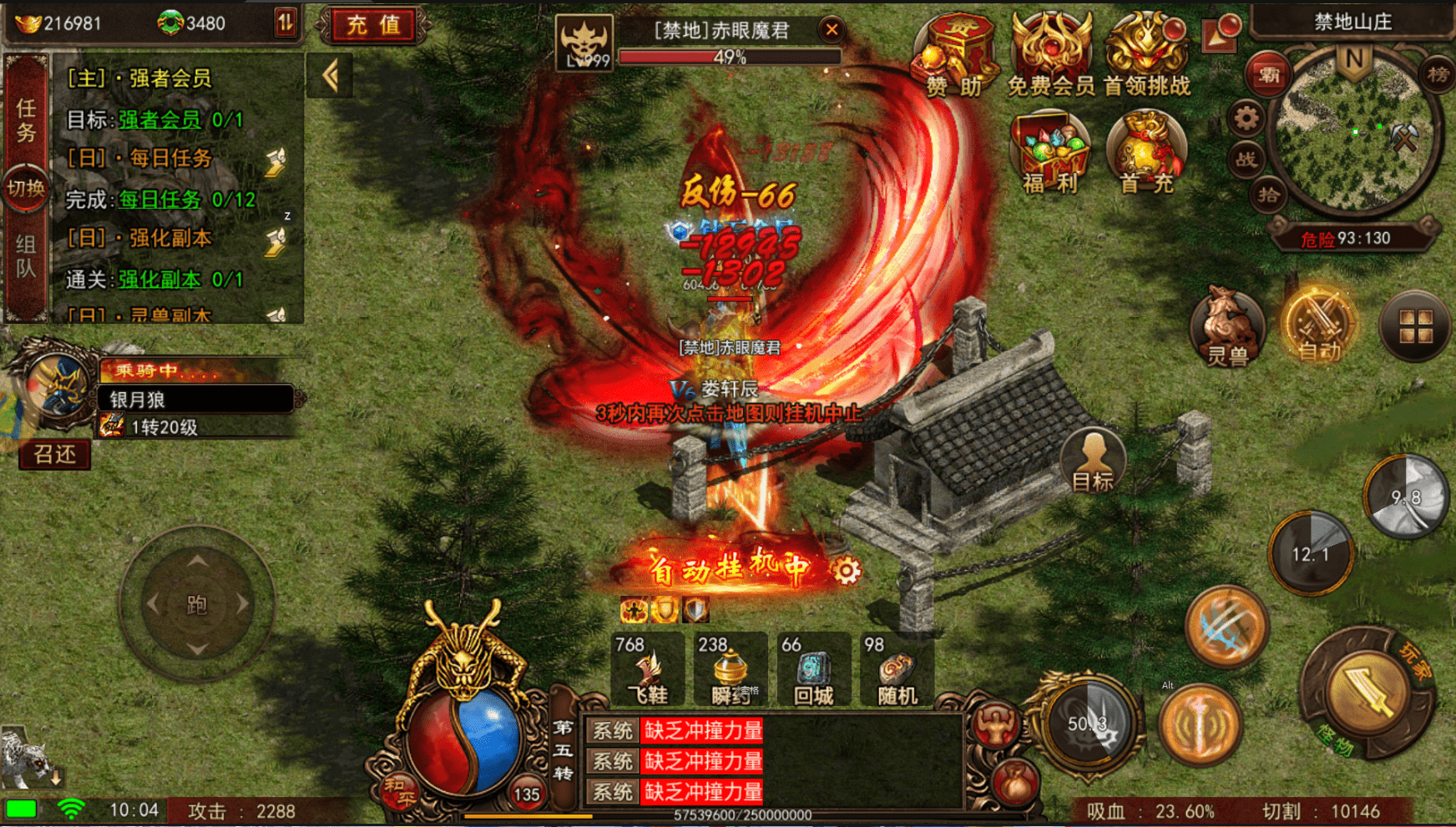Collapse the quest tracker panel
Image resolution: width=1456 pixels, height=827 pixels.
330,77
